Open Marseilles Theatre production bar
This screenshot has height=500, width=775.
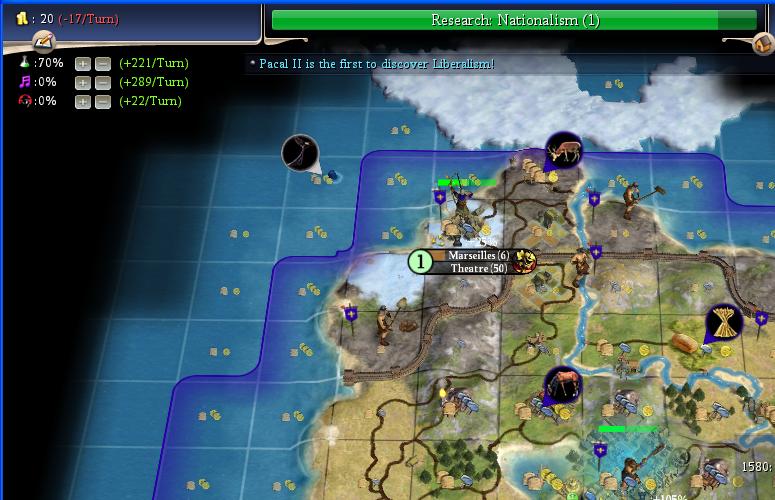point(478,268)
